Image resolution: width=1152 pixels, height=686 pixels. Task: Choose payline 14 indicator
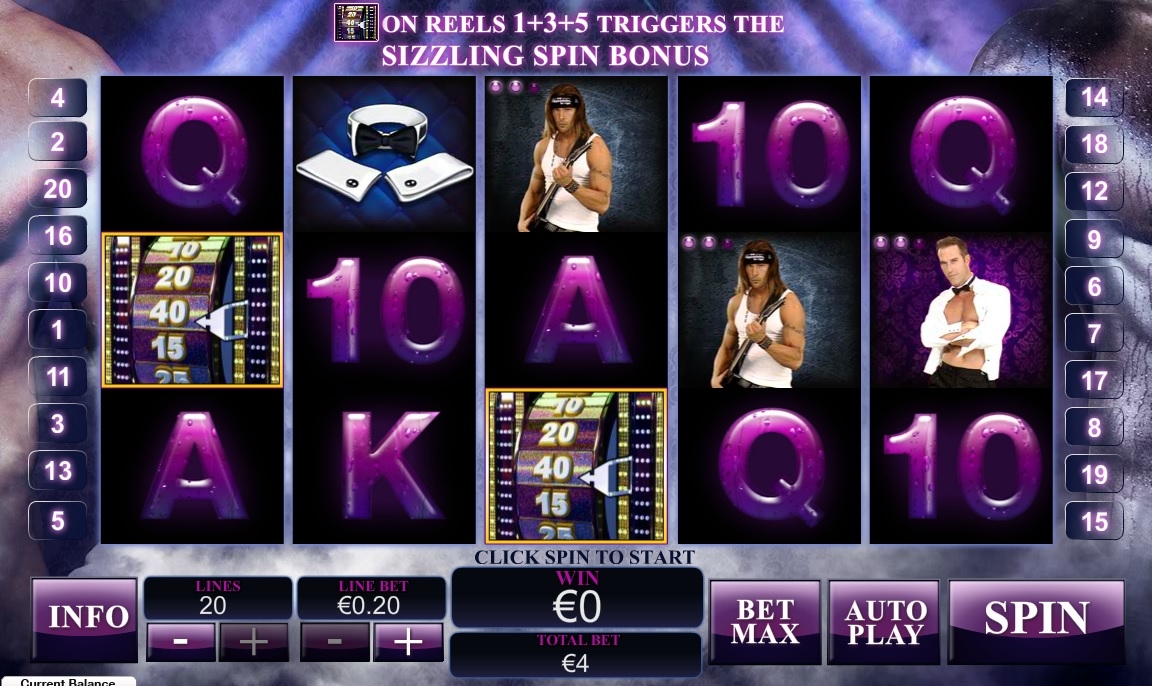point(1094,97)
